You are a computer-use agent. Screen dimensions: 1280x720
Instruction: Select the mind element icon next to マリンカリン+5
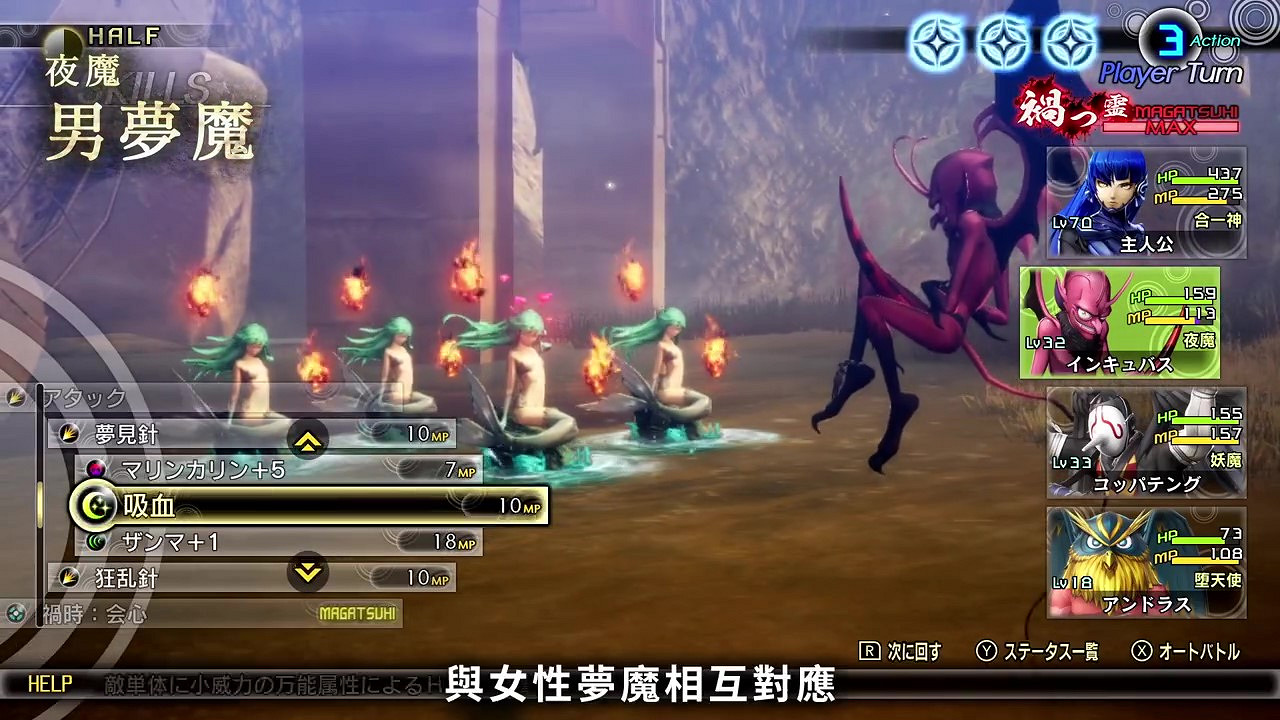96,470
